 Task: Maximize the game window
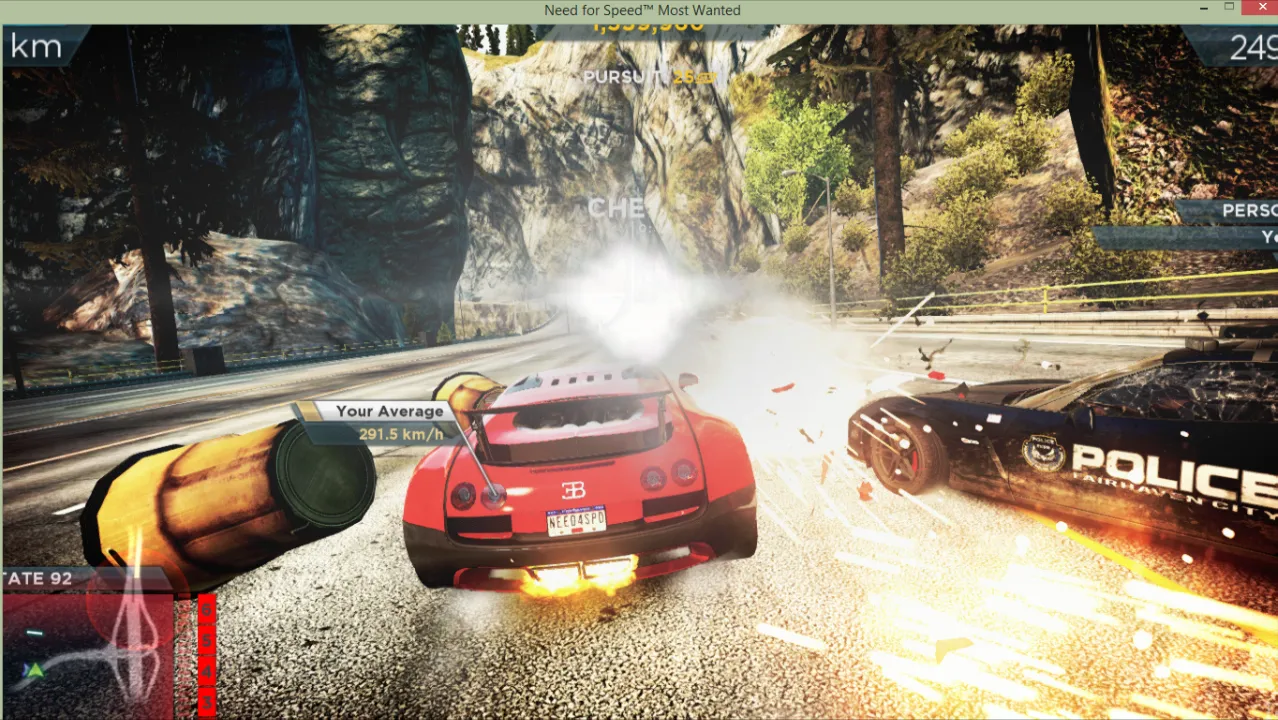coord(1229,8)
